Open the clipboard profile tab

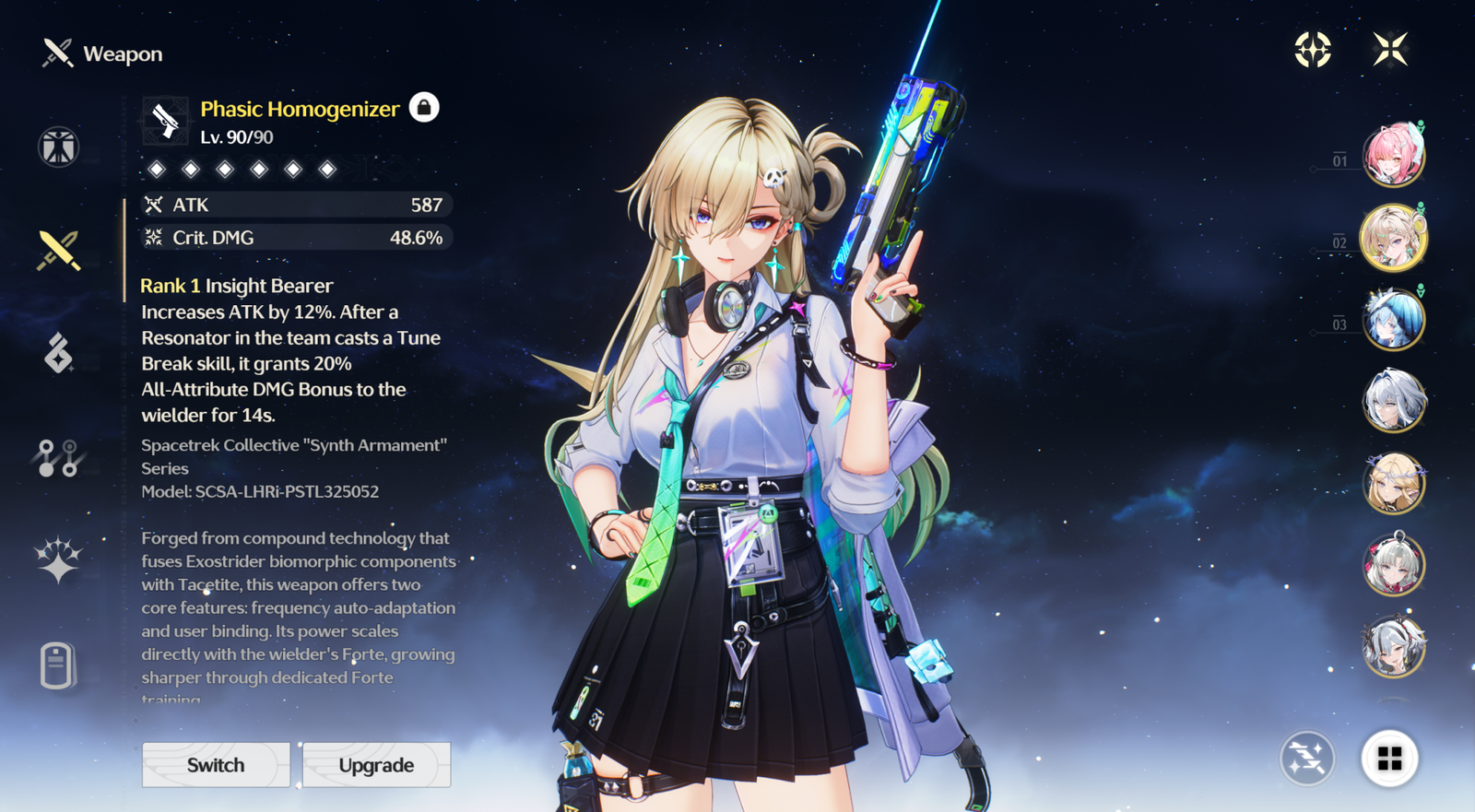pos(57,665)
